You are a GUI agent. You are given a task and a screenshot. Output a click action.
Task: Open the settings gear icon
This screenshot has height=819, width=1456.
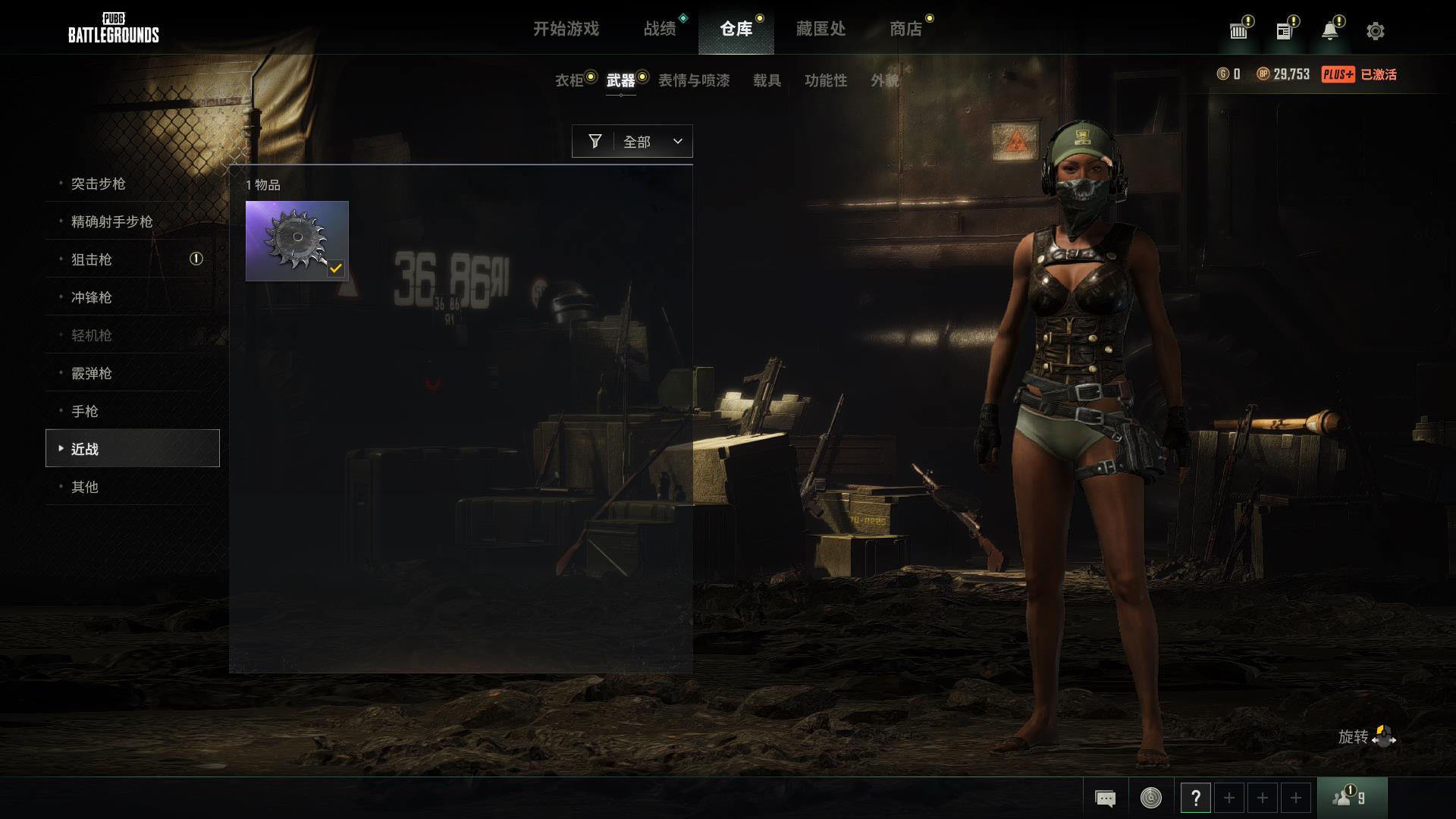click(1375, 31)
